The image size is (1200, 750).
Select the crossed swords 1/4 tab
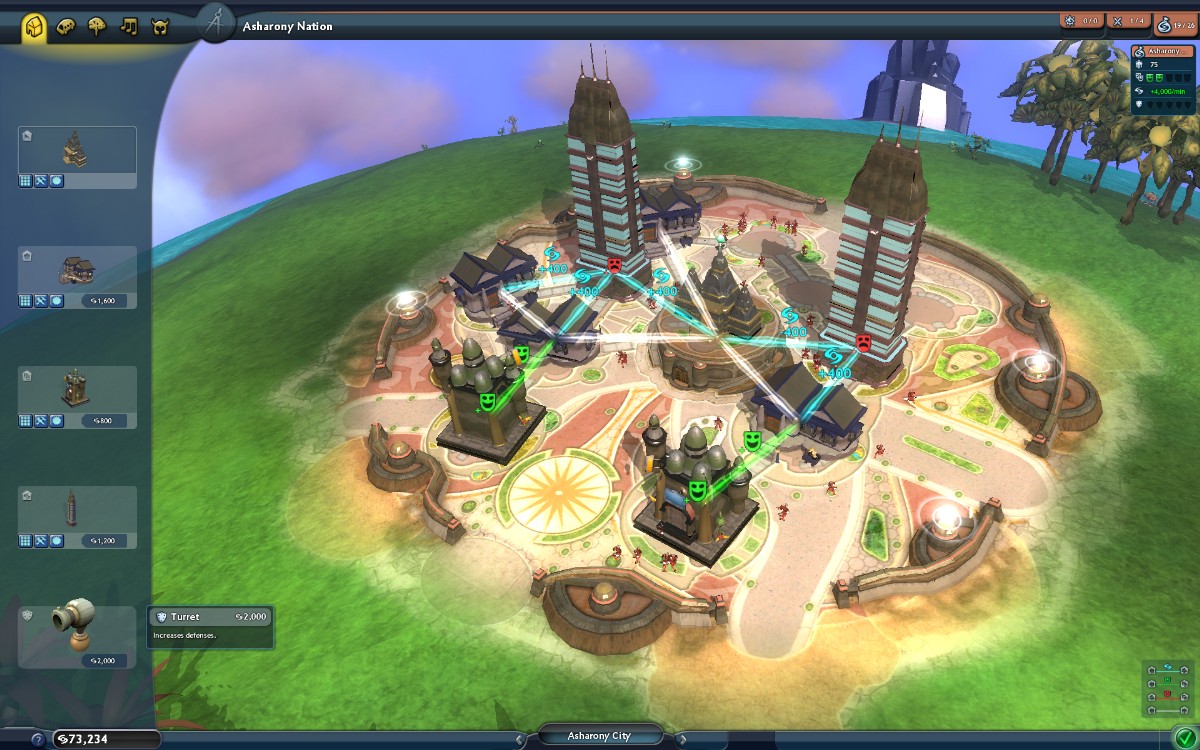pos(1129,21)
